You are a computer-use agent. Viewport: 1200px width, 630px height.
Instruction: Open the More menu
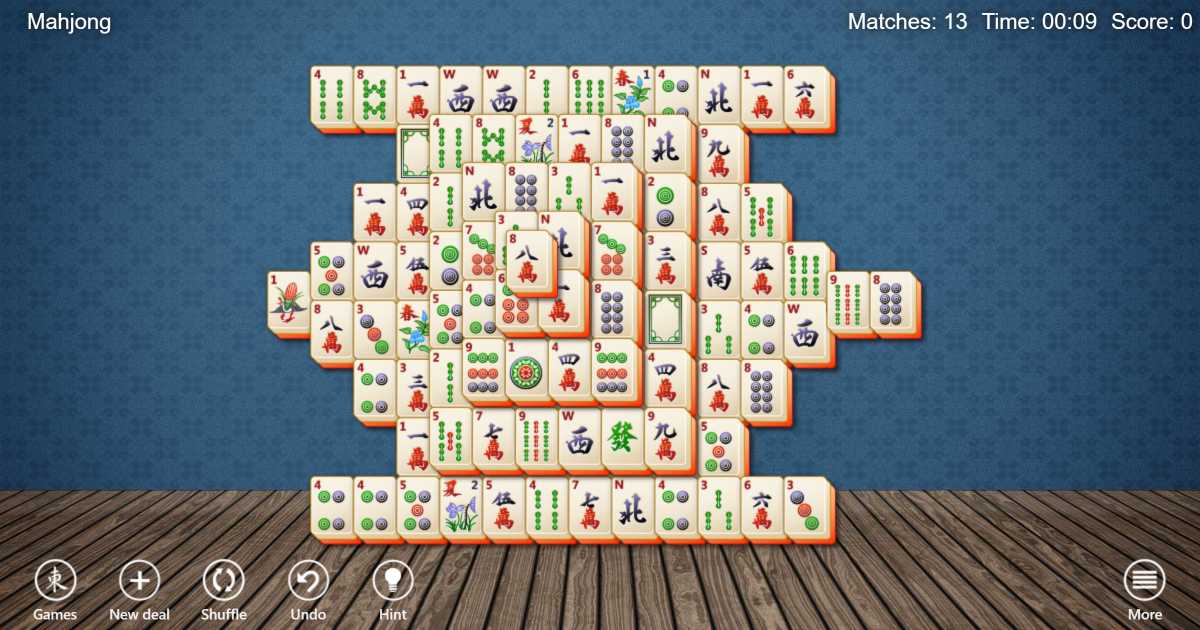[1144, 581]
